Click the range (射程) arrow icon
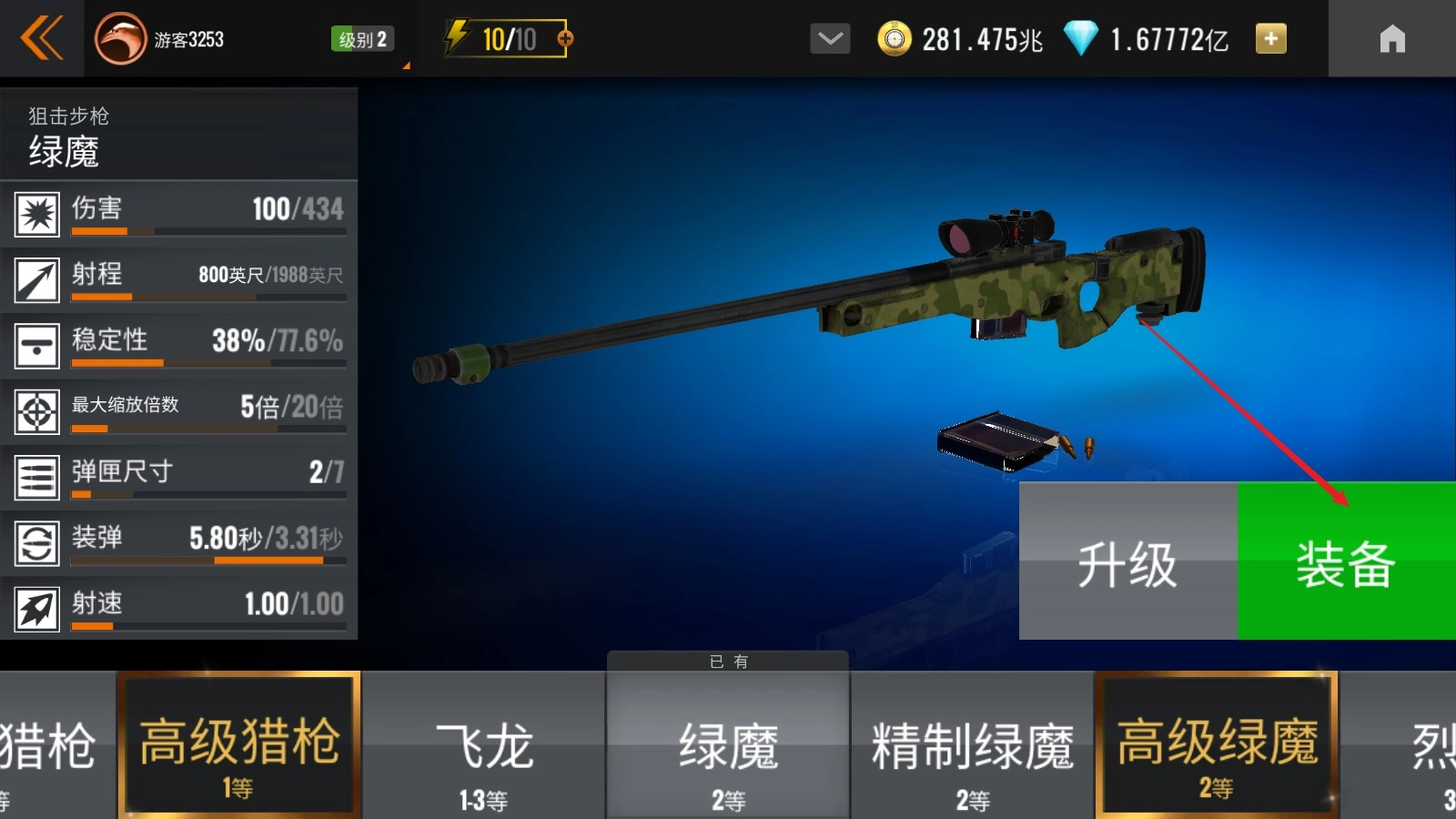 (36, 278)
